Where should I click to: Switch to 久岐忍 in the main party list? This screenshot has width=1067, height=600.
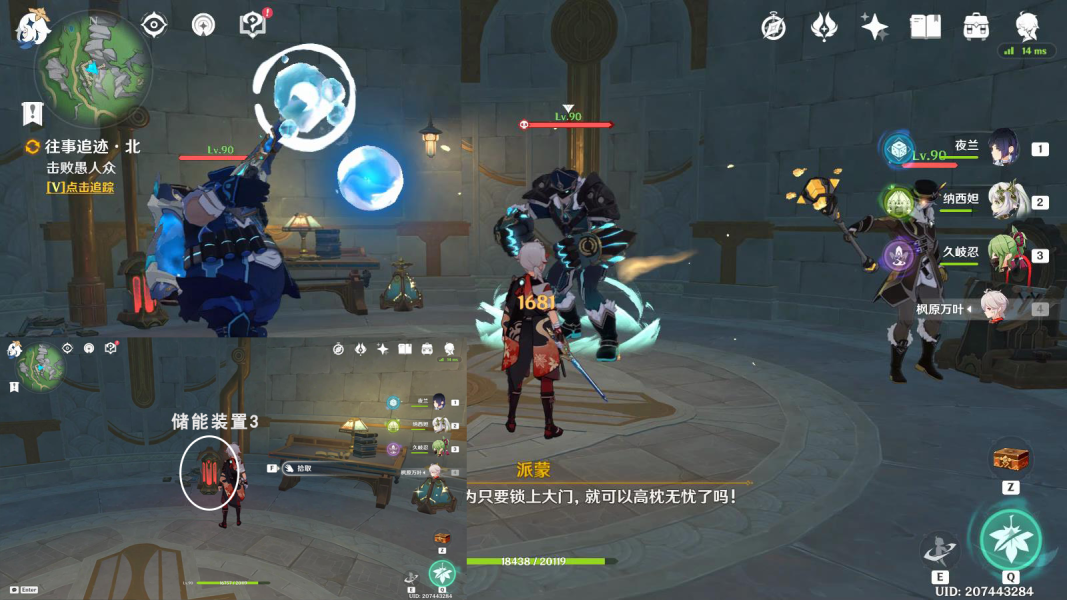coord(1002,255)
